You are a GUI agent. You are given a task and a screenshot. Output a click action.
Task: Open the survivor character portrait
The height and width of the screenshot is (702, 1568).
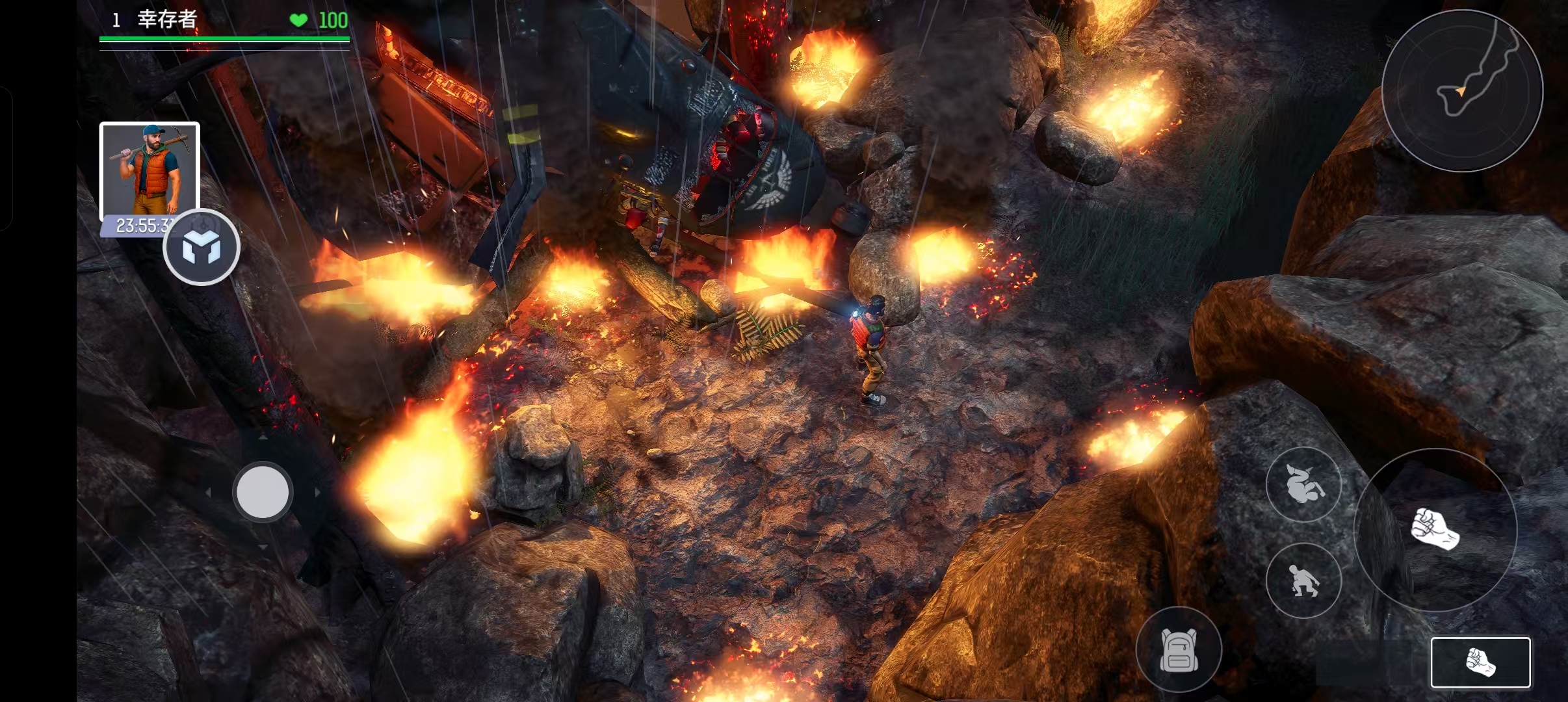[x=149, y=169]
